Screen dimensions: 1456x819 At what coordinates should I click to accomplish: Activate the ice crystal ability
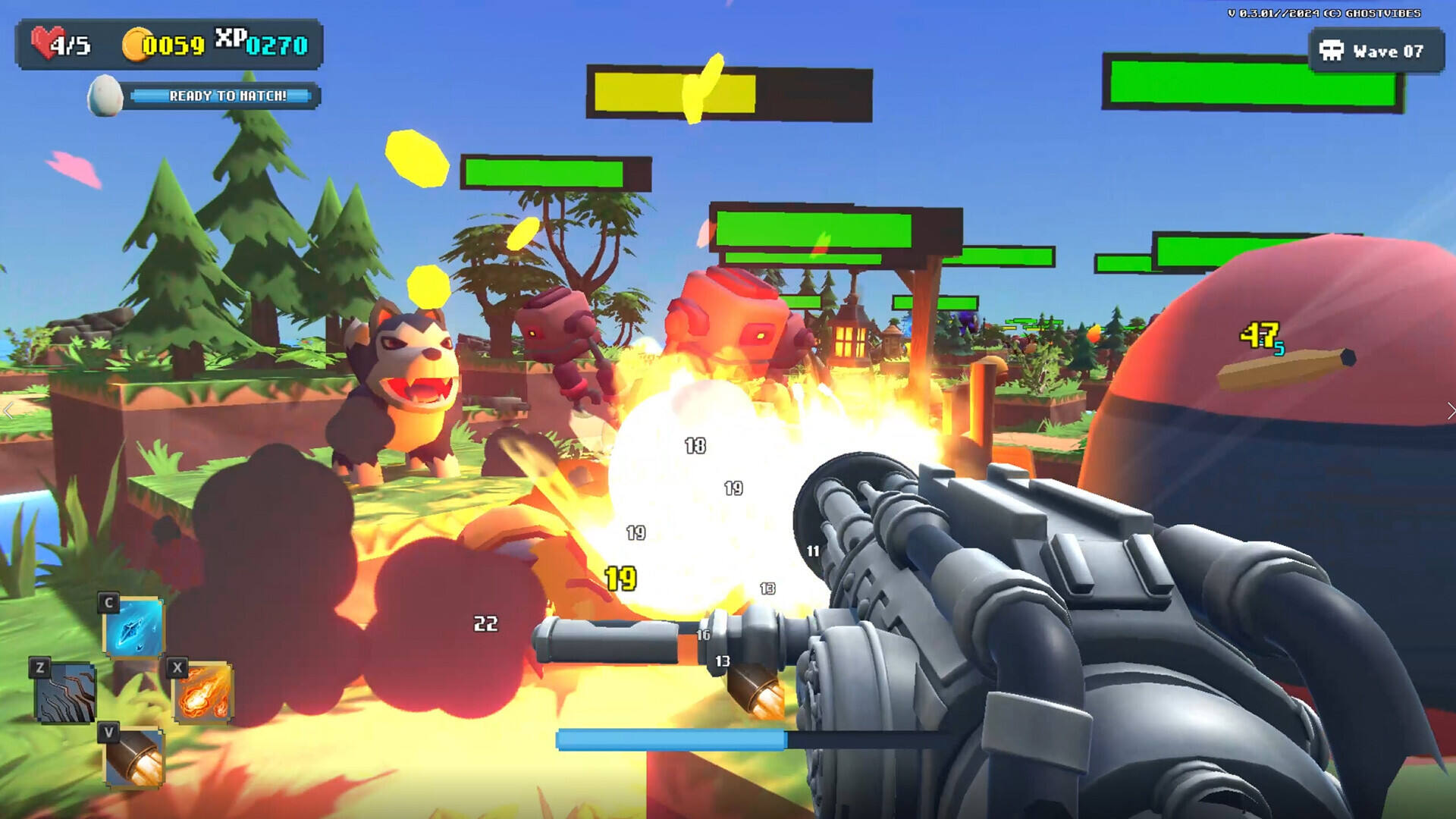(x=133, y=627)
